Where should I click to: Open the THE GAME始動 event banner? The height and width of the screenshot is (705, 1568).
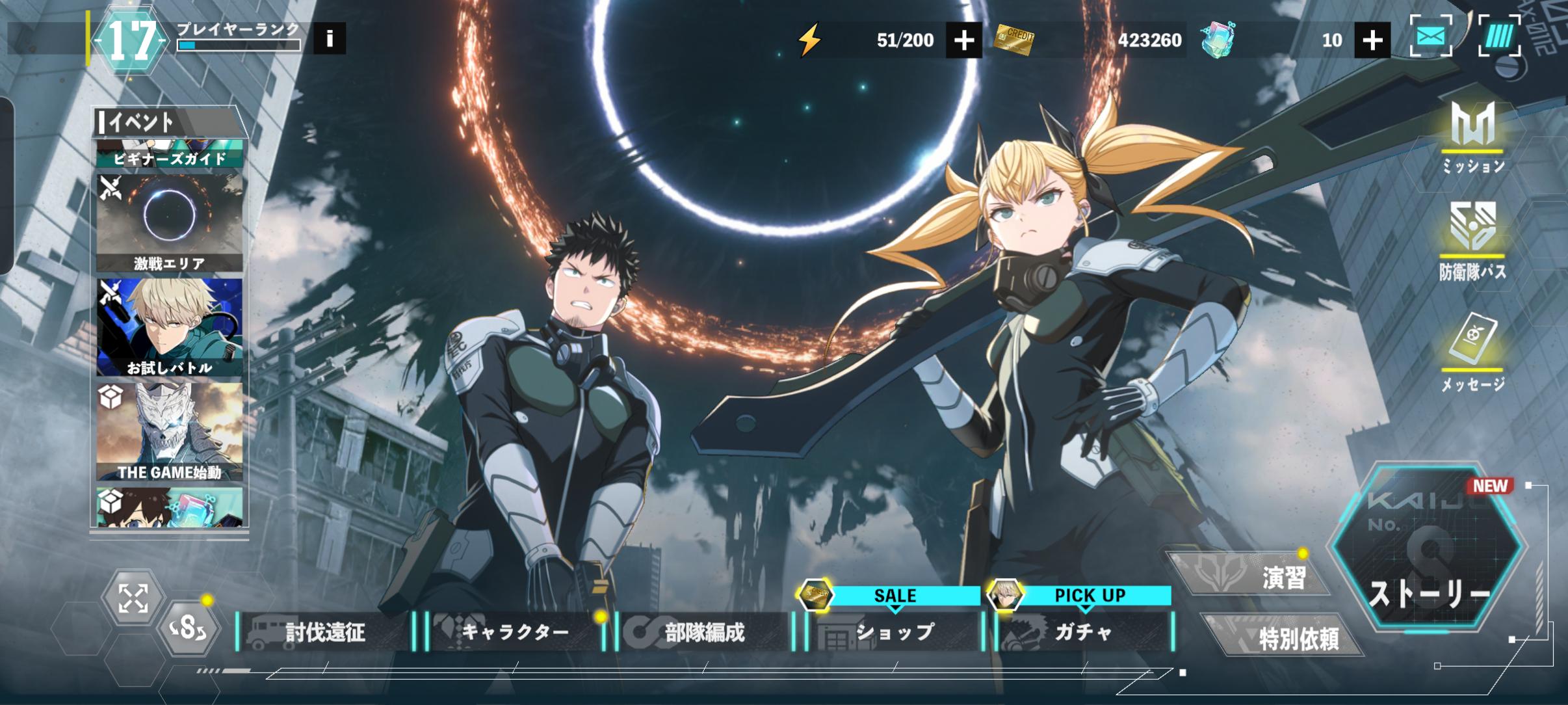click(x=170, y=432)
